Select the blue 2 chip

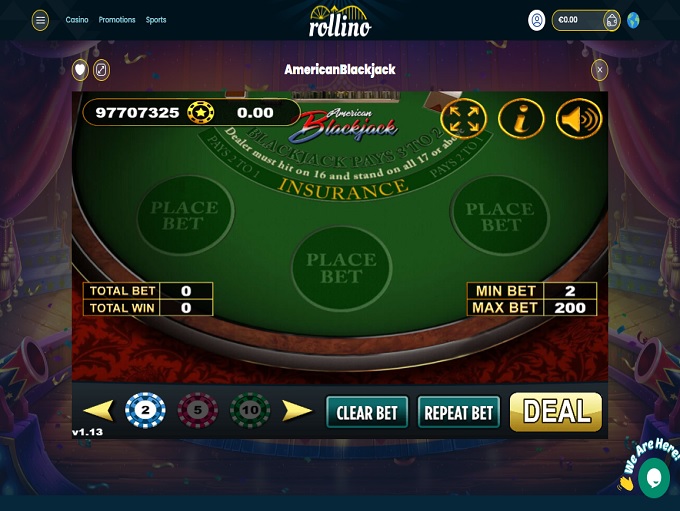click(145, 410)
